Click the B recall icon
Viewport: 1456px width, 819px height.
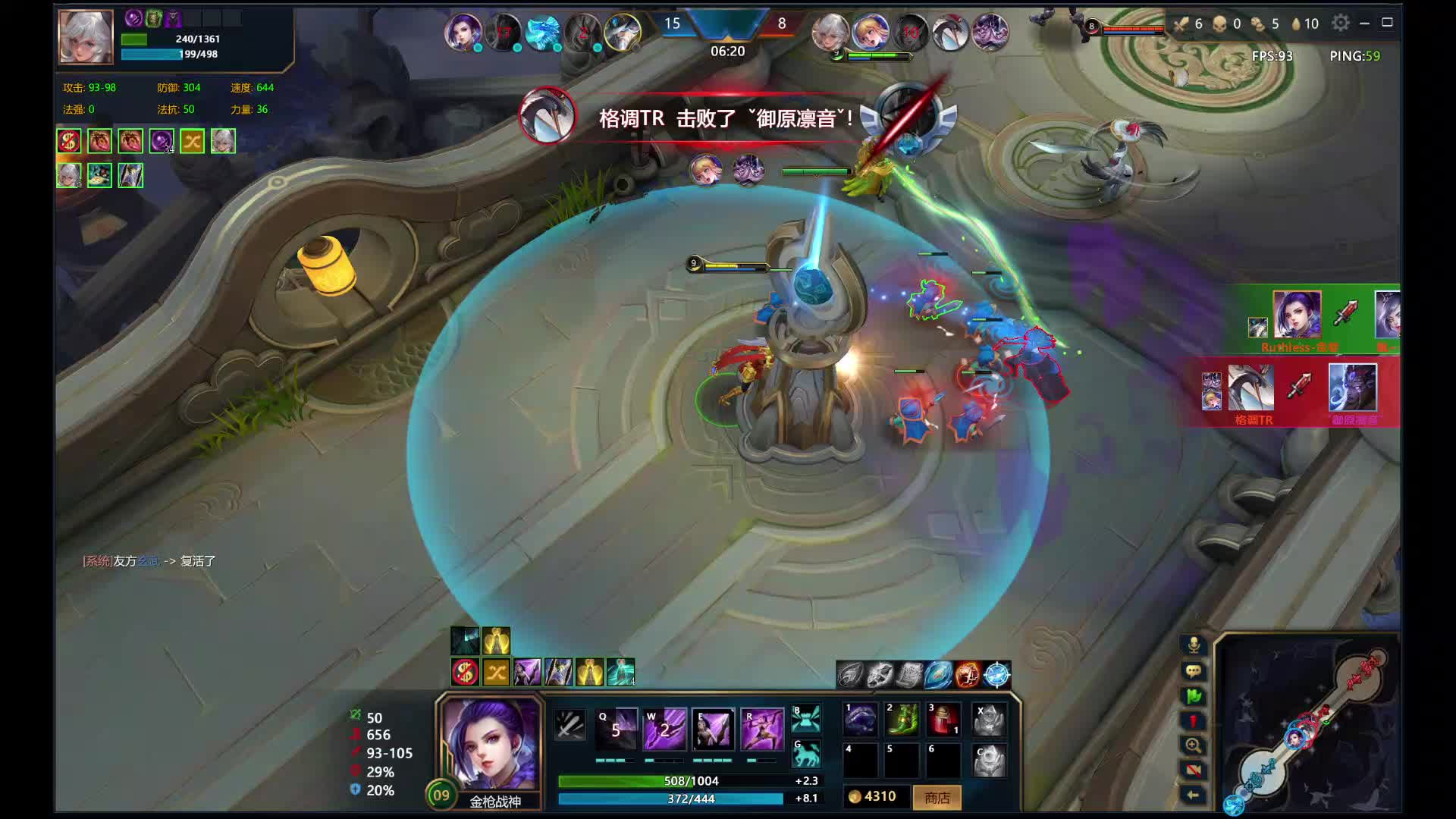click(806, 718)
